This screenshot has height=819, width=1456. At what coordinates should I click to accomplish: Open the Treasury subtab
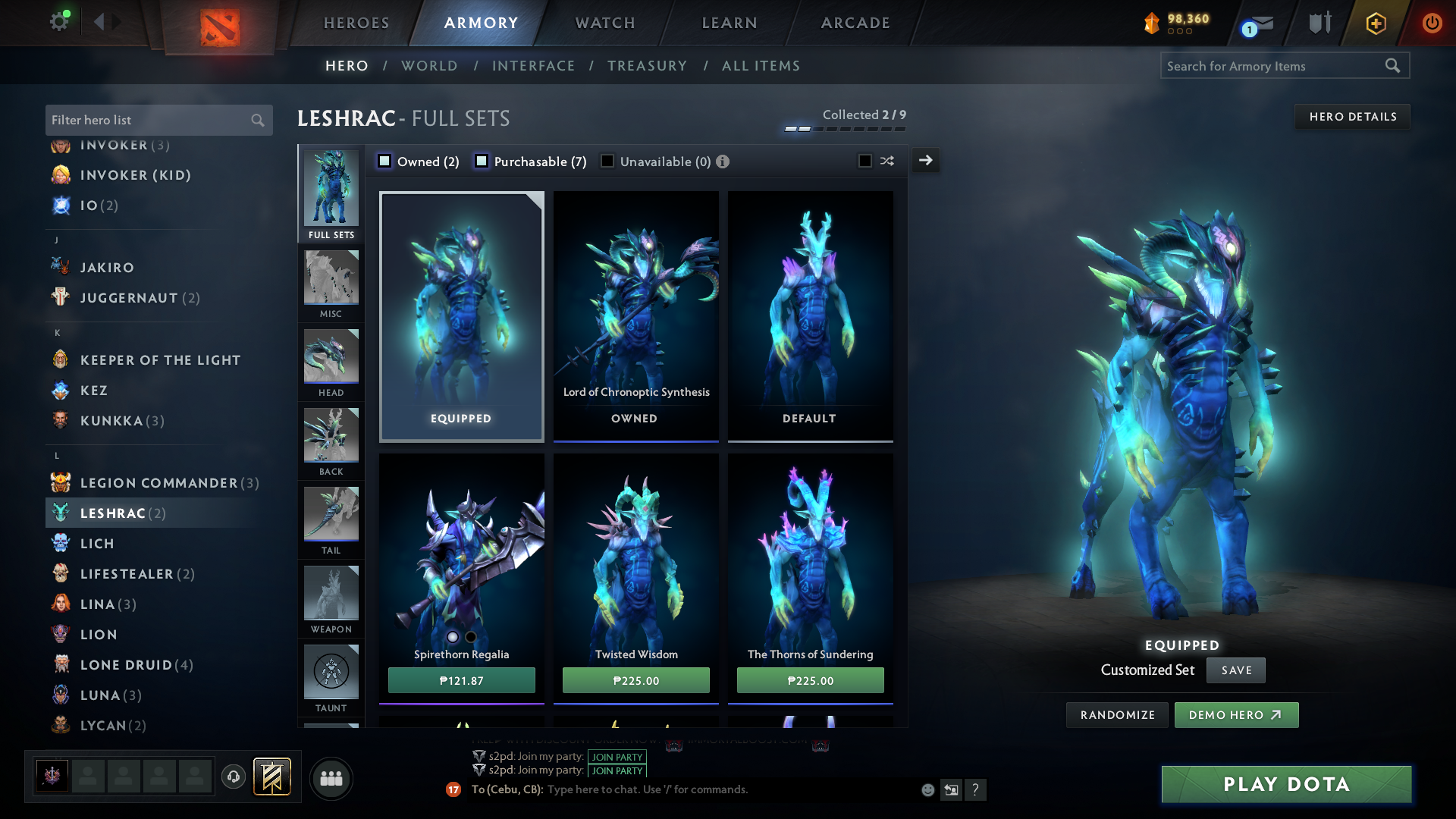pos(647,66)
